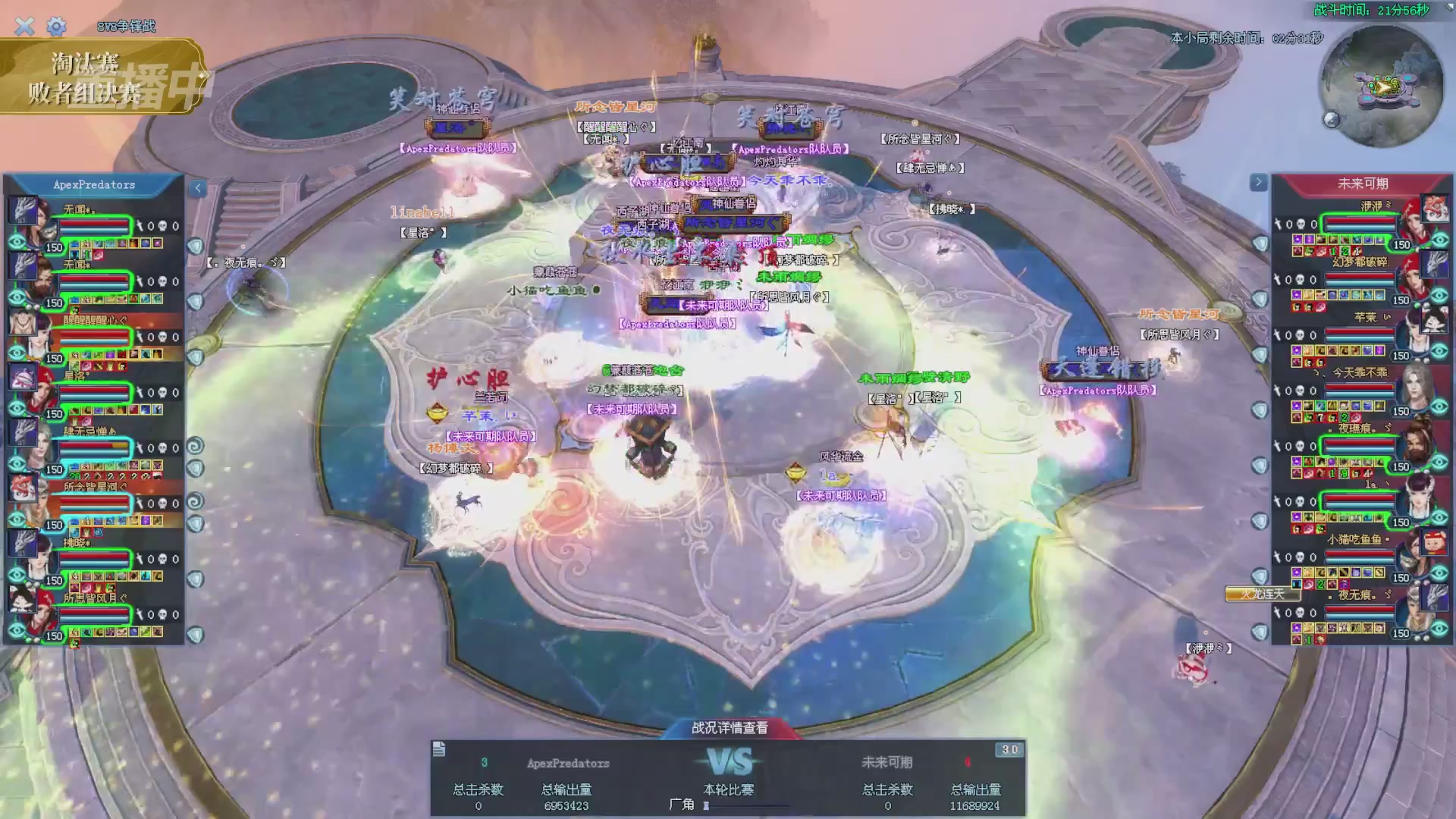Click the 火龙连天 skill banner
Screen dimensions: 1456x819
(1262, 594)
